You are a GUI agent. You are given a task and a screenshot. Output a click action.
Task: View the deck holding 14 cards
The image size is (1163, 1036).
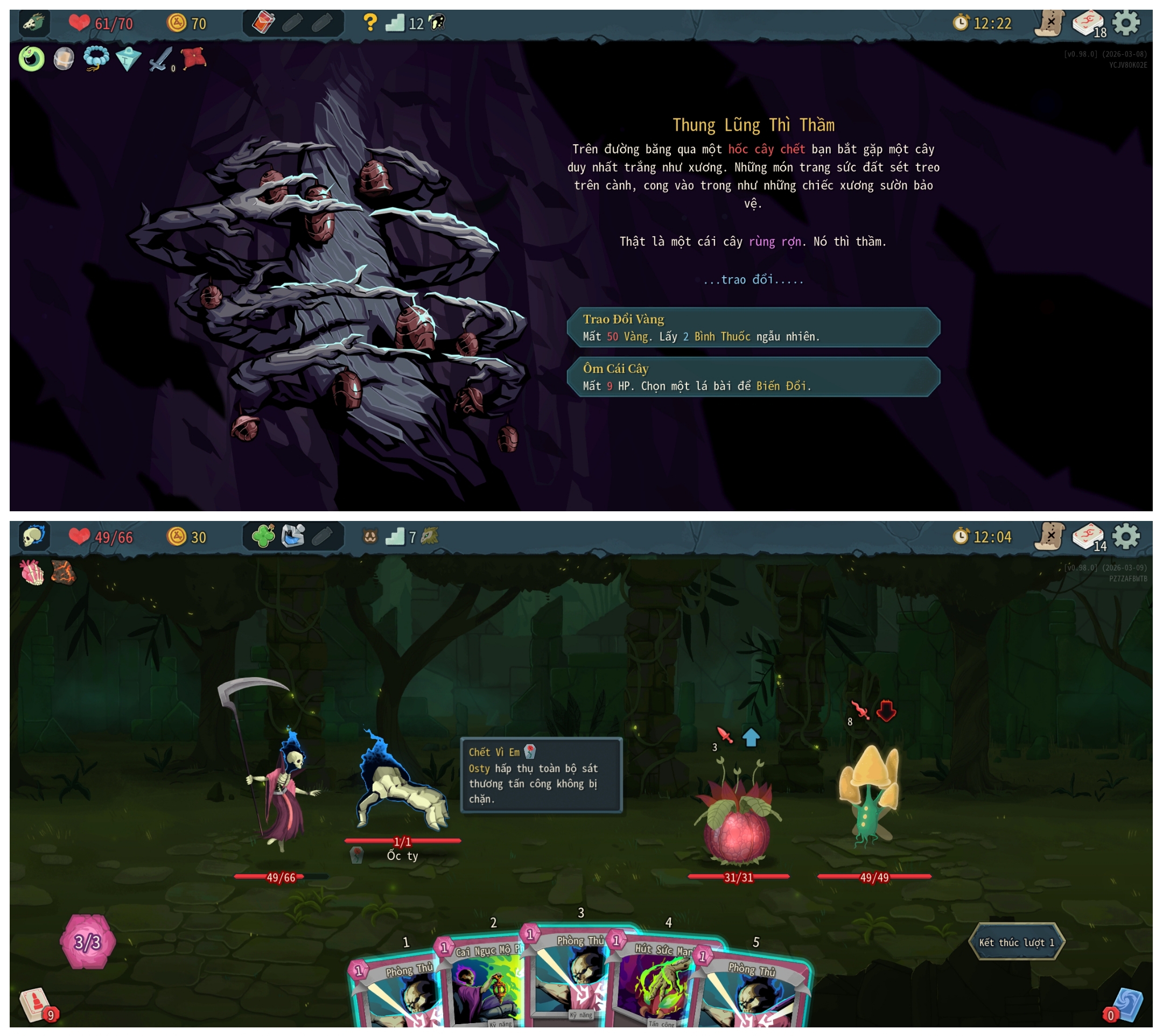(x=1088, y=537)
